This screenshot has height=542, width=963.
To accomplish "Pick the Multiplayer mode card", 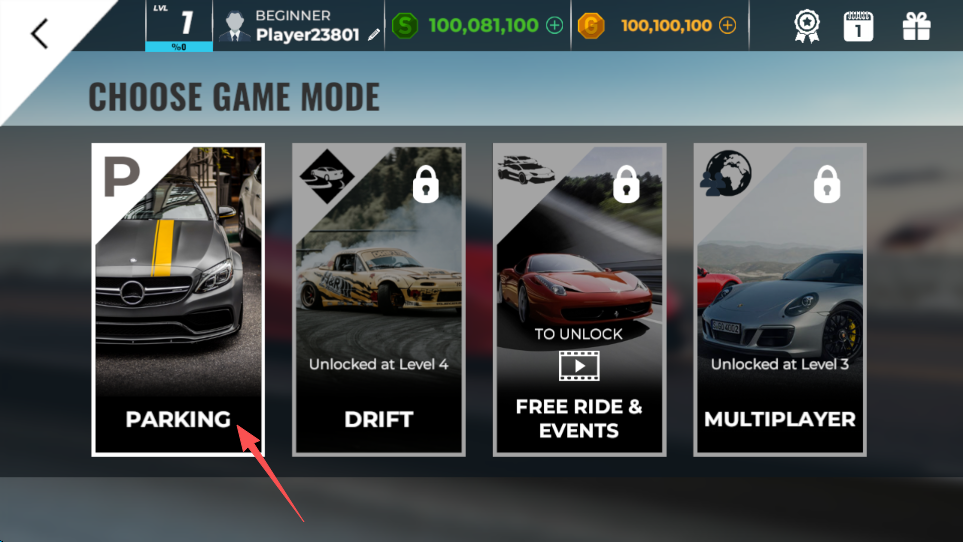I will tap(780, 300).
